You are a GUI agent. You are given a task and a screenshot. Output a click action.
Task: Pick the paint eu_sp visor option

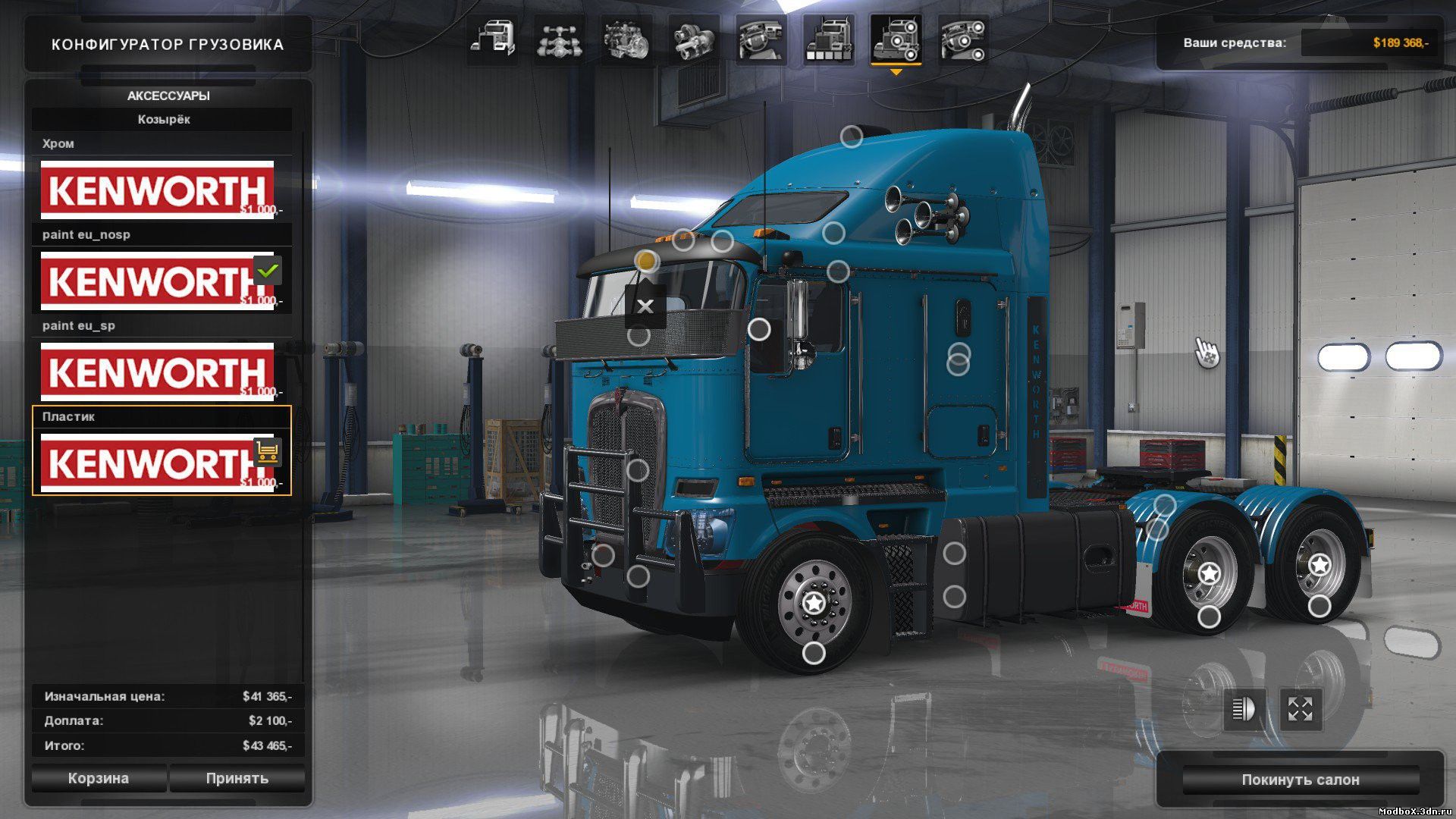(157, 371)
